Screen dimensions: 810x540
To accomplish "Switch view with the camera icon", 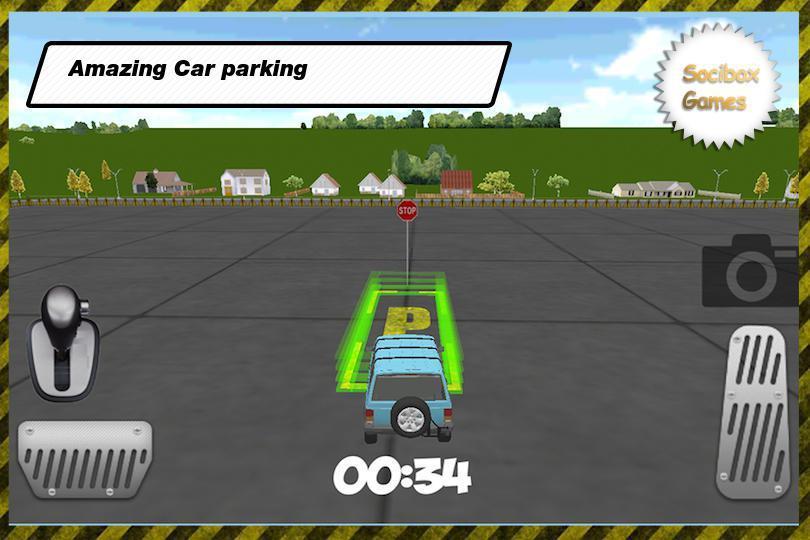I will click(749, 271).
